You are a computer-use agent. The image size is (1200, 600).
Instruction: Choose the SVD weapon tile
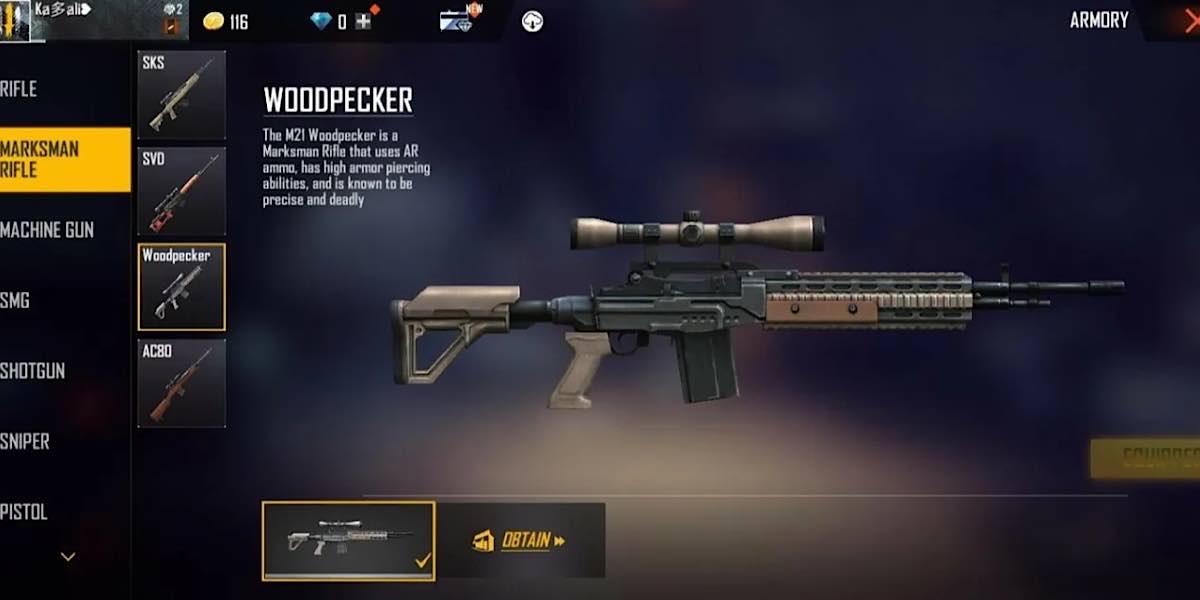tap(181, 191)
